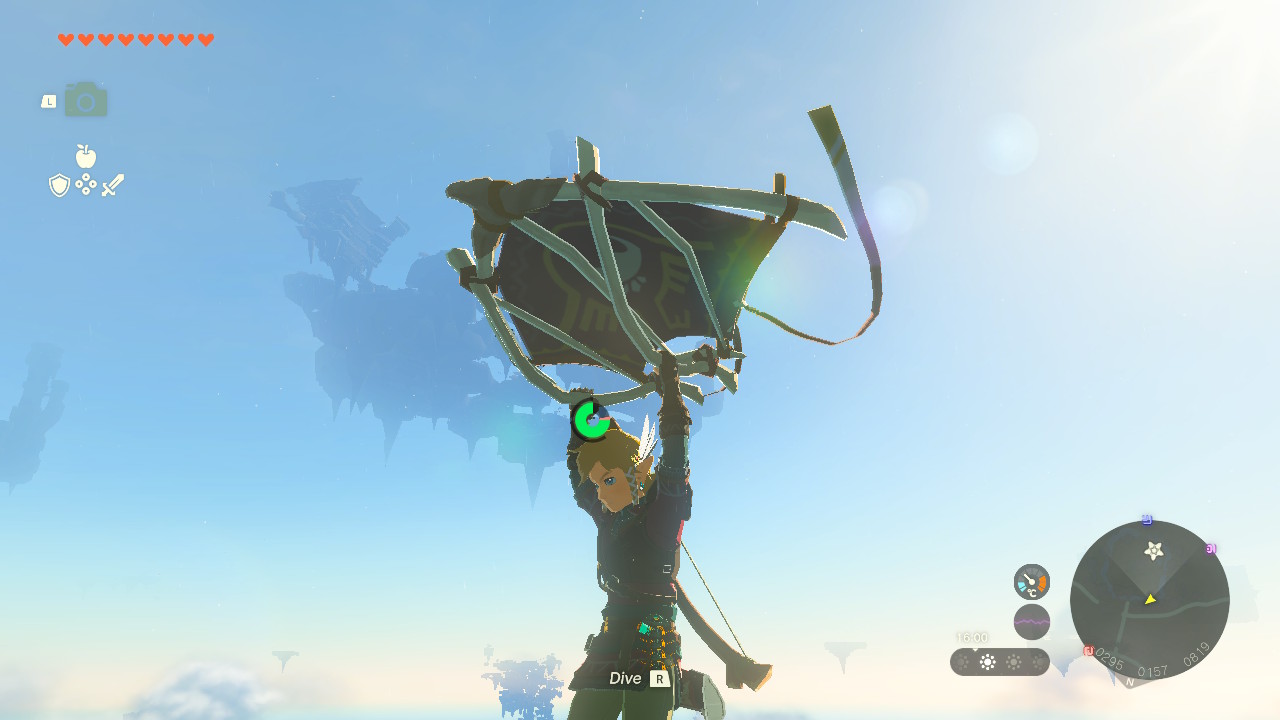Open the circular minimap
Image resolution: width=1280 pixels, height=720 pixels.
click(x=1149, y=600)
